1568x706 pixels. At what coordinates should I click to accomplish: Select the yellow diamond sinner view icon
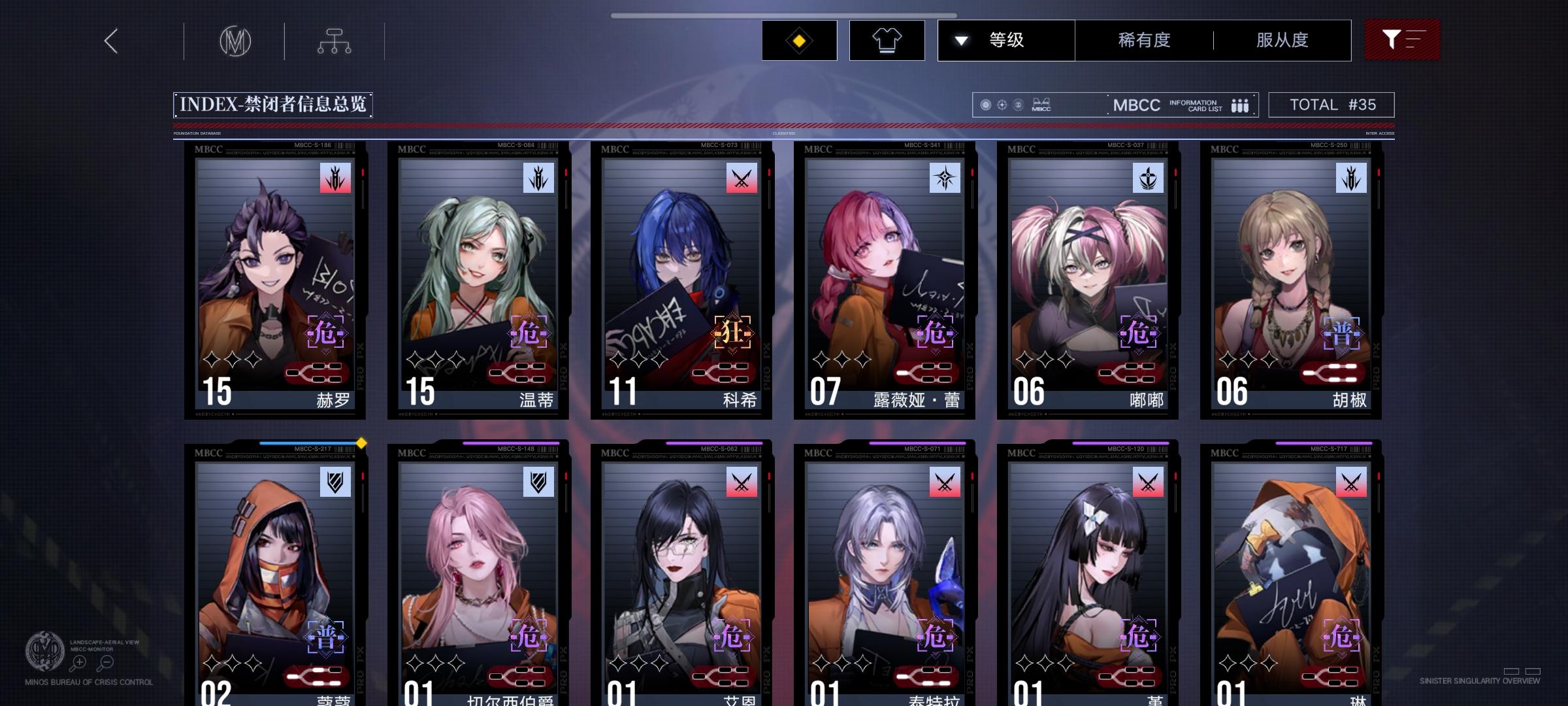point(798,40)
